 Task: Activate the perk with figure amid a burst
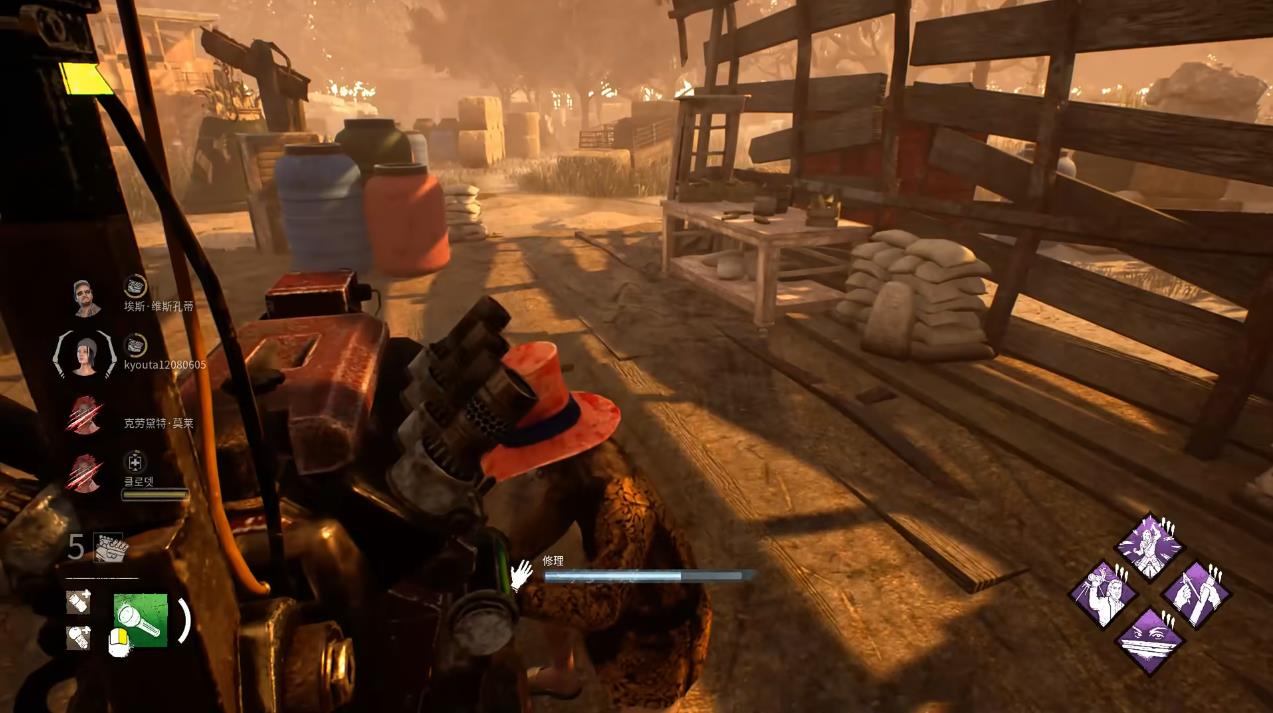(1149, 547)
